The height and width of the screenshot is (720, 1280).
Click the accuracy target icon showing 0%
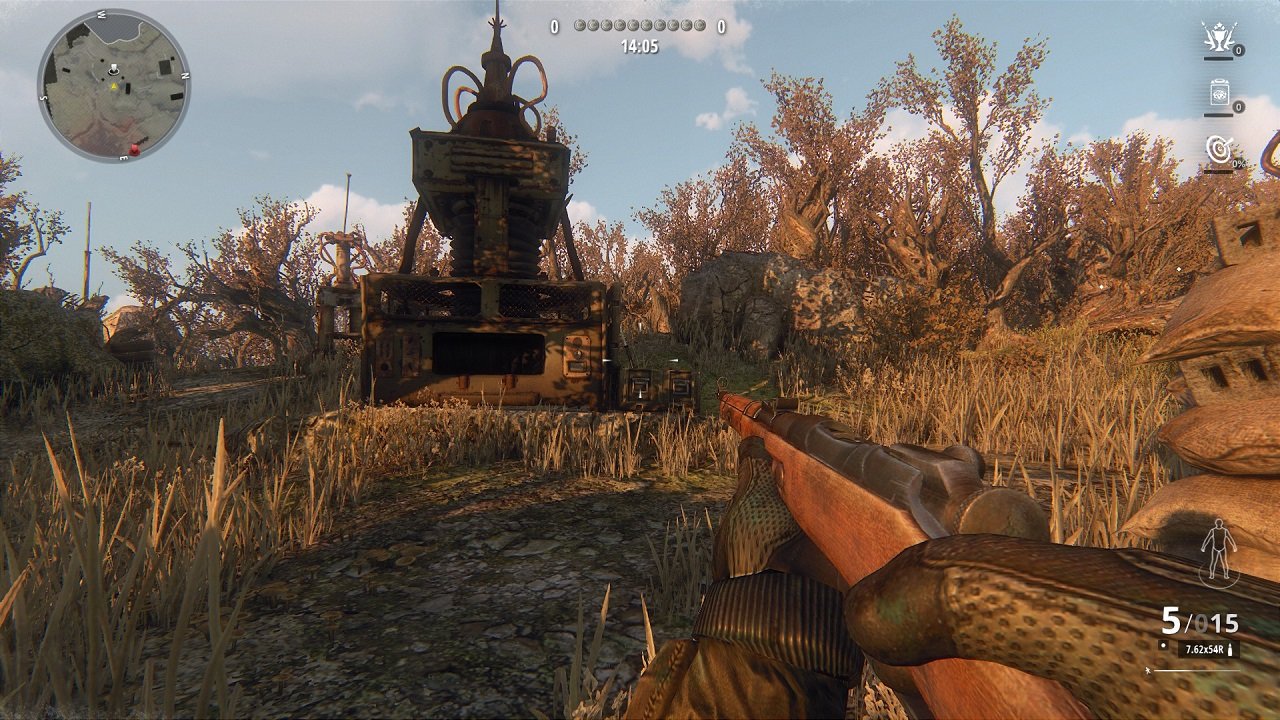[1218, 150]
